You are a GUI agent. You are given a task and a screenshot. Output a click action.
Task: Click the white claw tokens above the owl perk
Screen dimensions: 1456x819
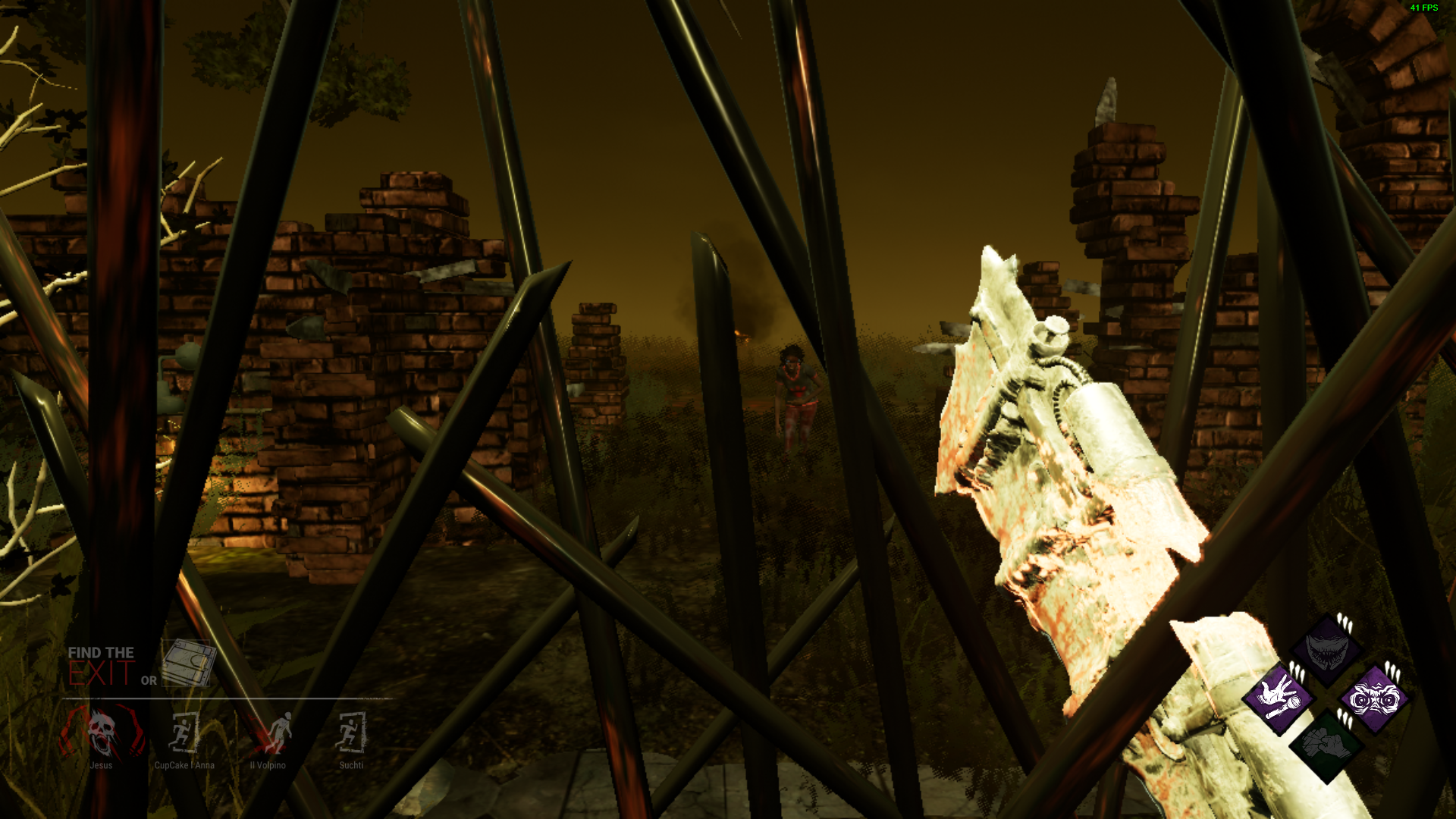[1392, 670]
